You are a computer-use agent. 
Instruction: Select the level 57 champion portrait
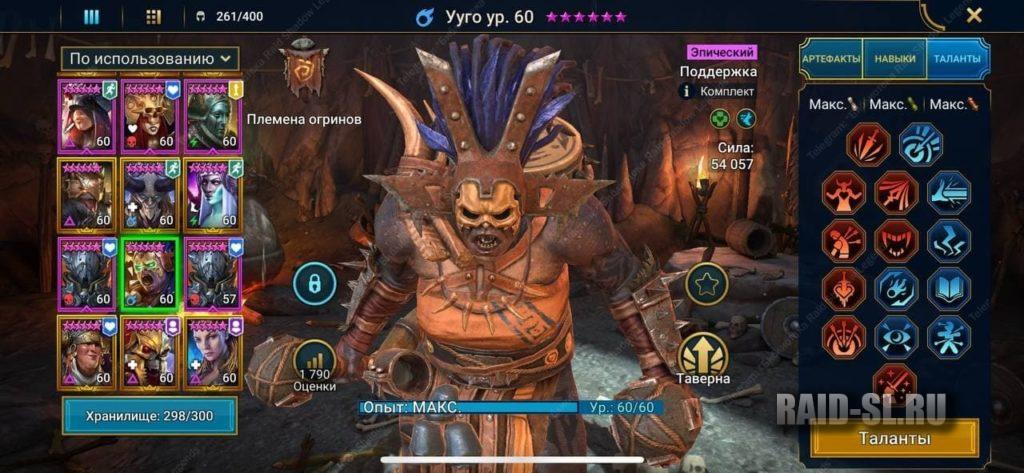211,274
